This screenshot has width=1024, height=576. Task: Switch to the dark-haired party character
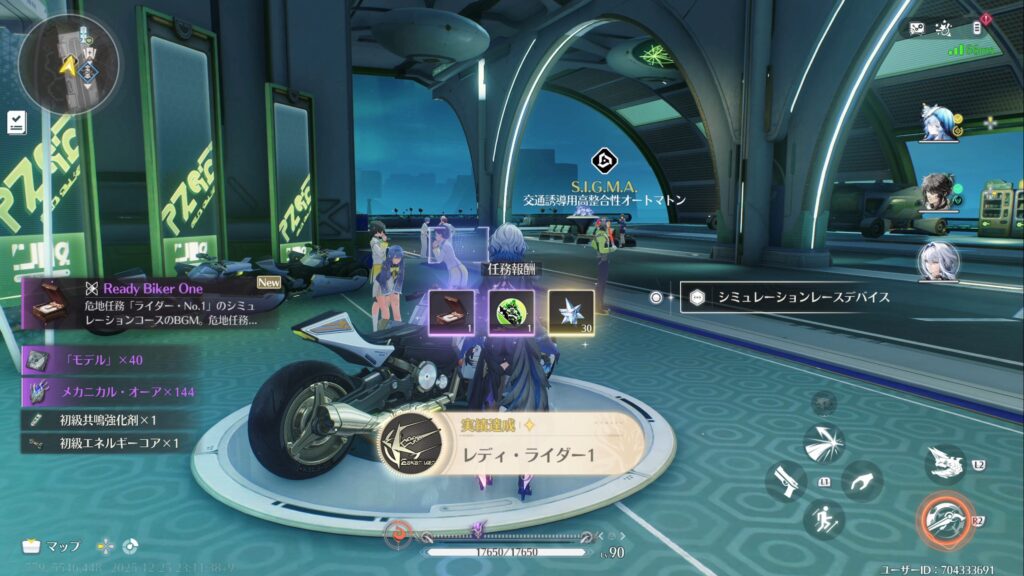939,192
